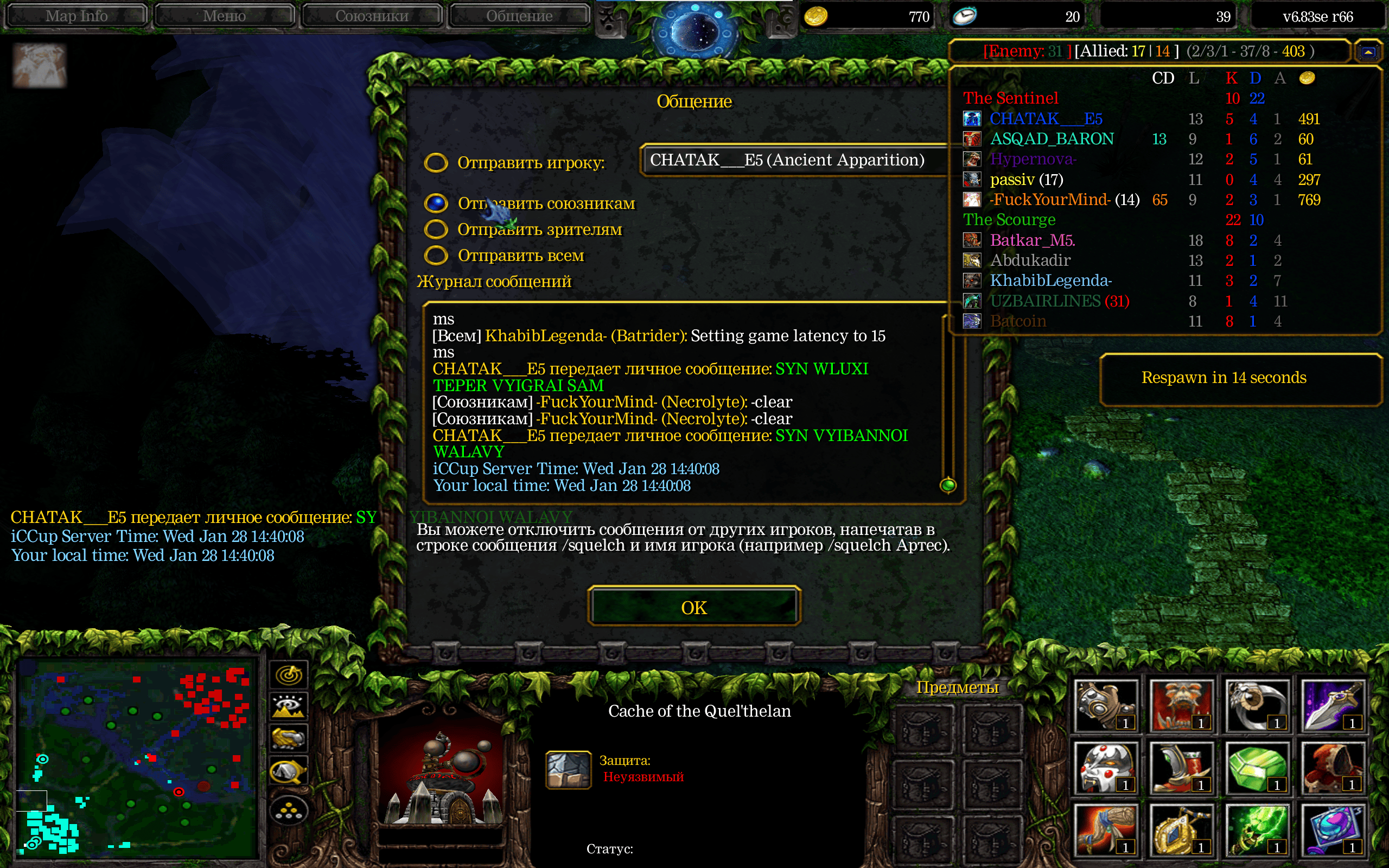This screenshot has width=1389, height=868.
Task: Open the 'Союзники' allies menu
Action: 372,16
